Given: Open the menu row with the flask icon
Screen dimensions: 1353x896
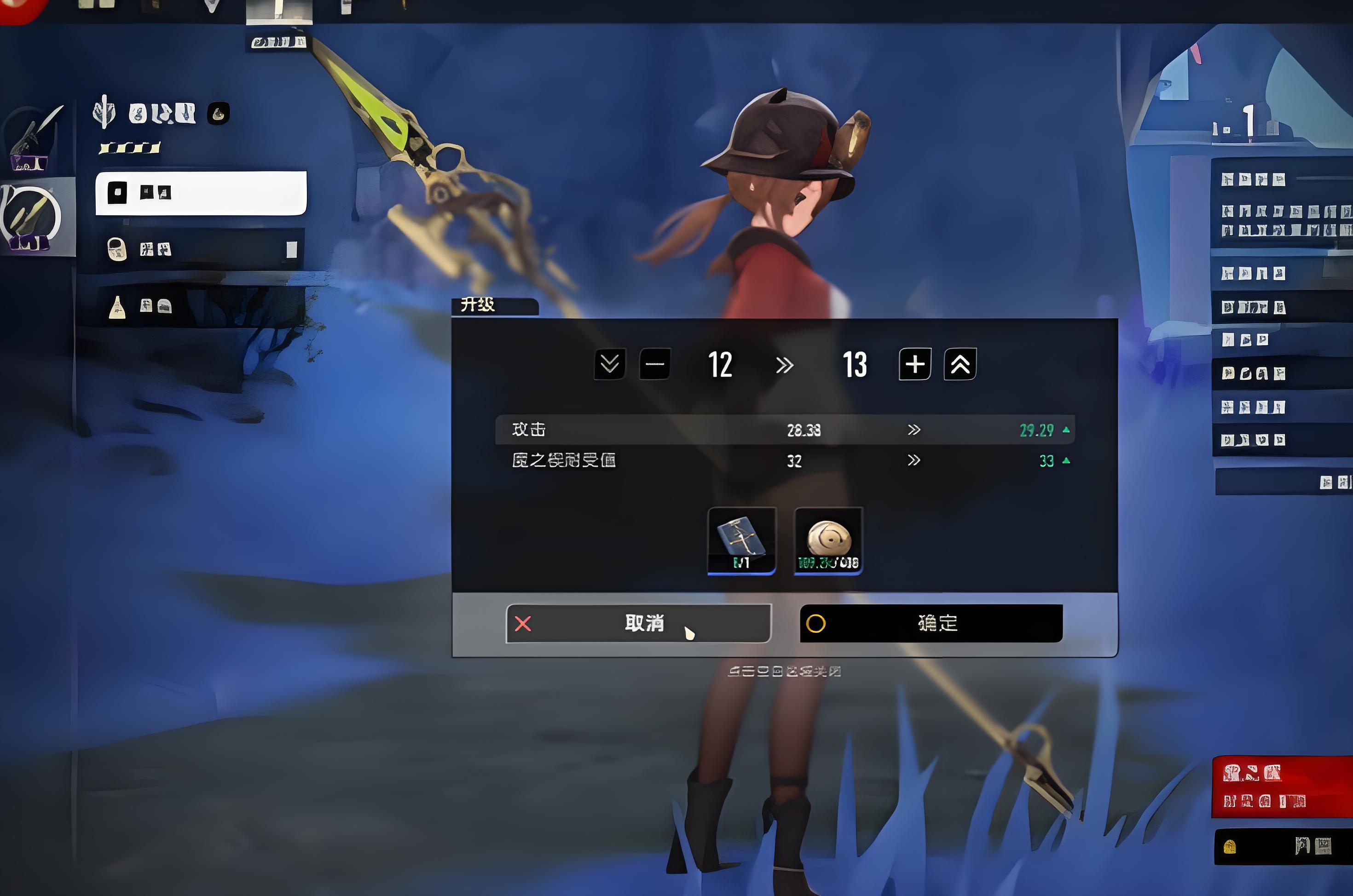Looking at the screenshot, I should (x=201, y=307).
